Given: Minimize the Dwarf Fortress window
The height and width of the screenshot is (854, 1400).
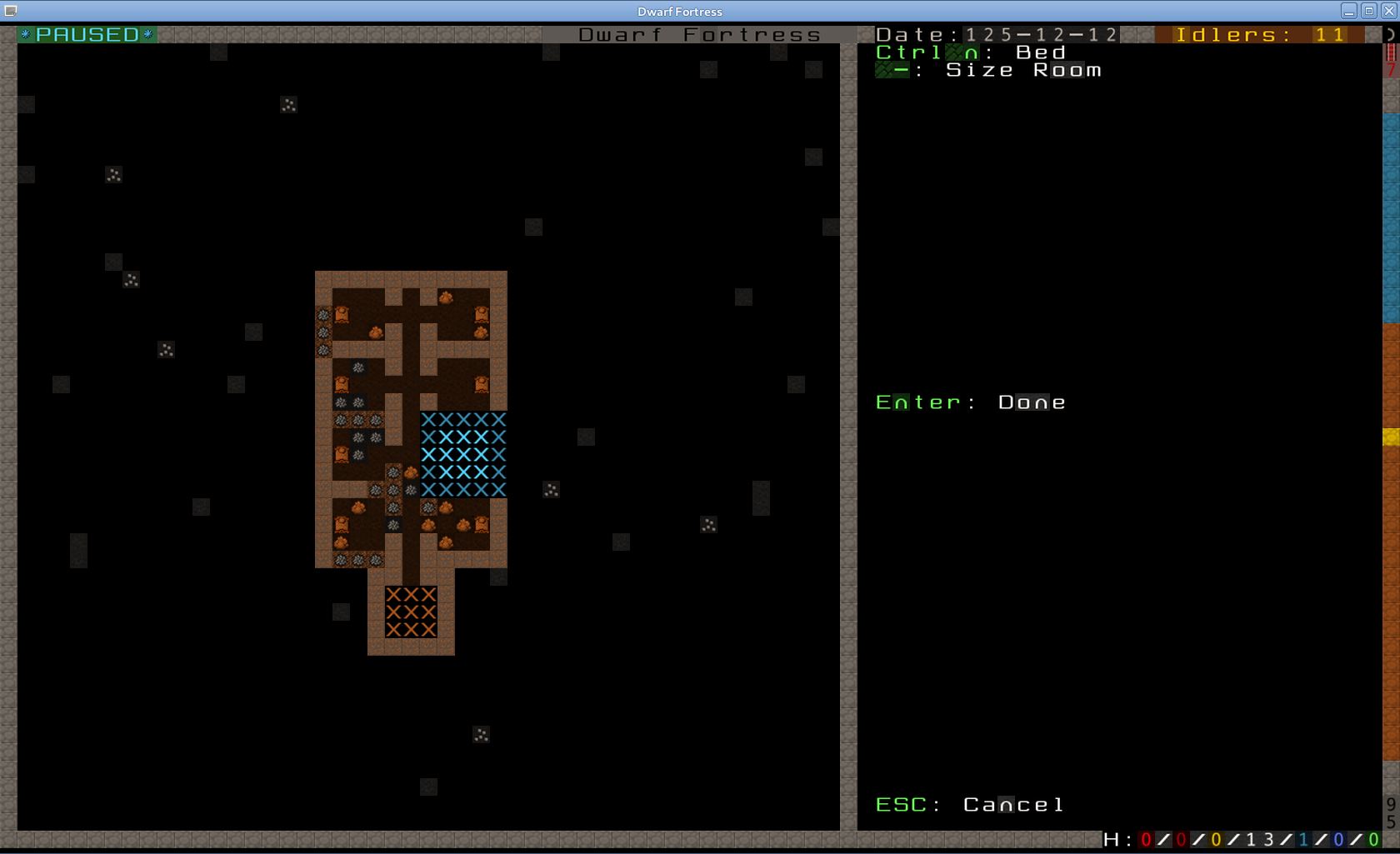Looking at the screenshot, I should [x=1348, y=11].
